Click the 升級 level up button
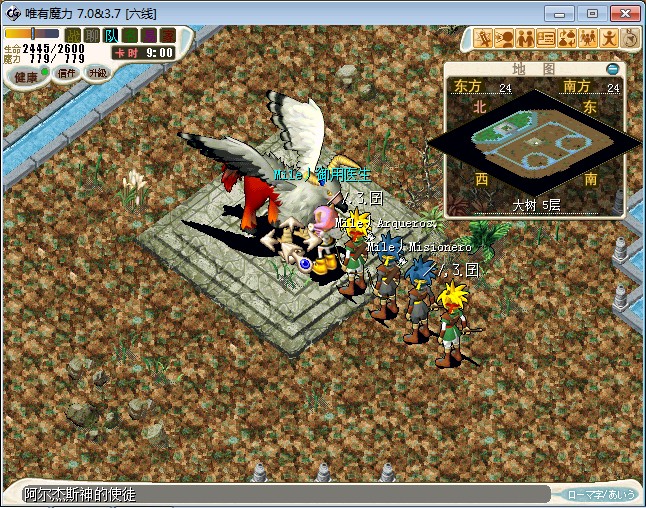This screenshot has height=508, width=646. click(97, 73)
